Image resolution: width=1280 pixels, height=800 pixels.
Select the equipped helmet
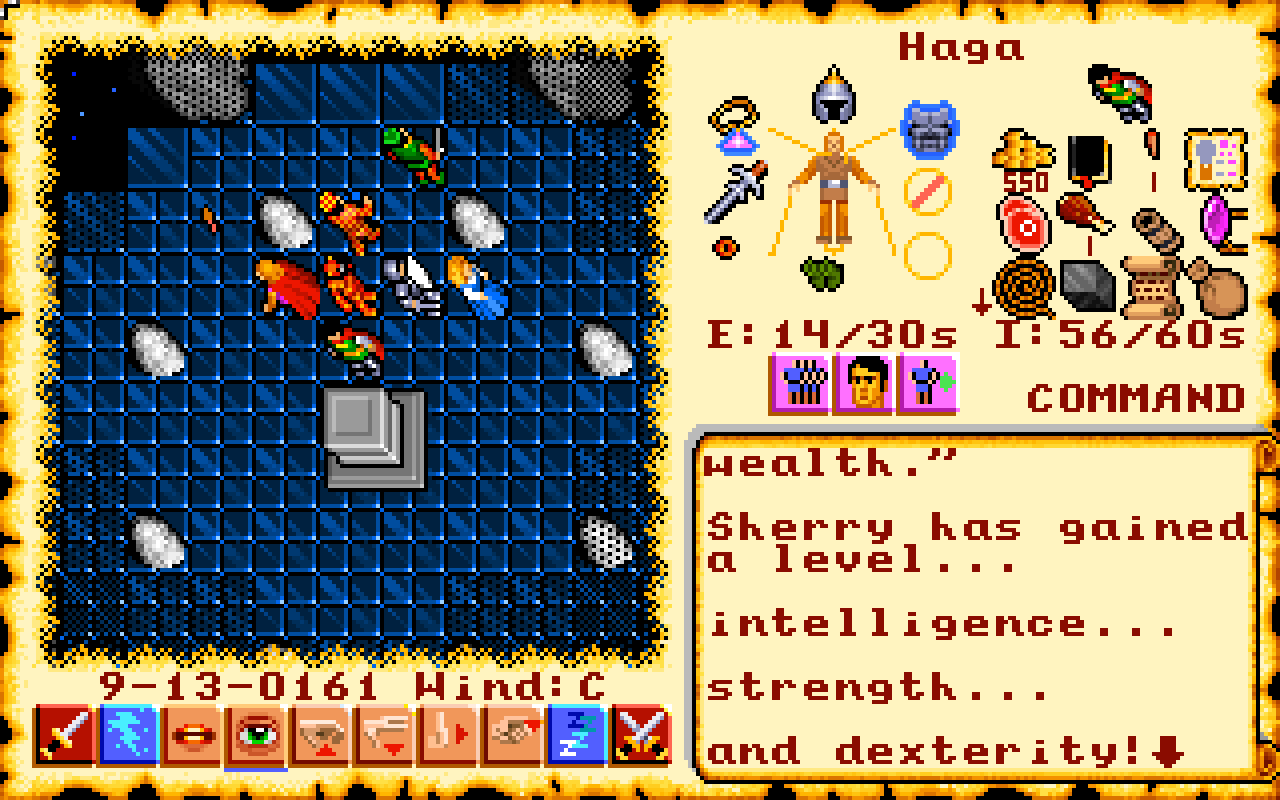click(x=832, y=96)
